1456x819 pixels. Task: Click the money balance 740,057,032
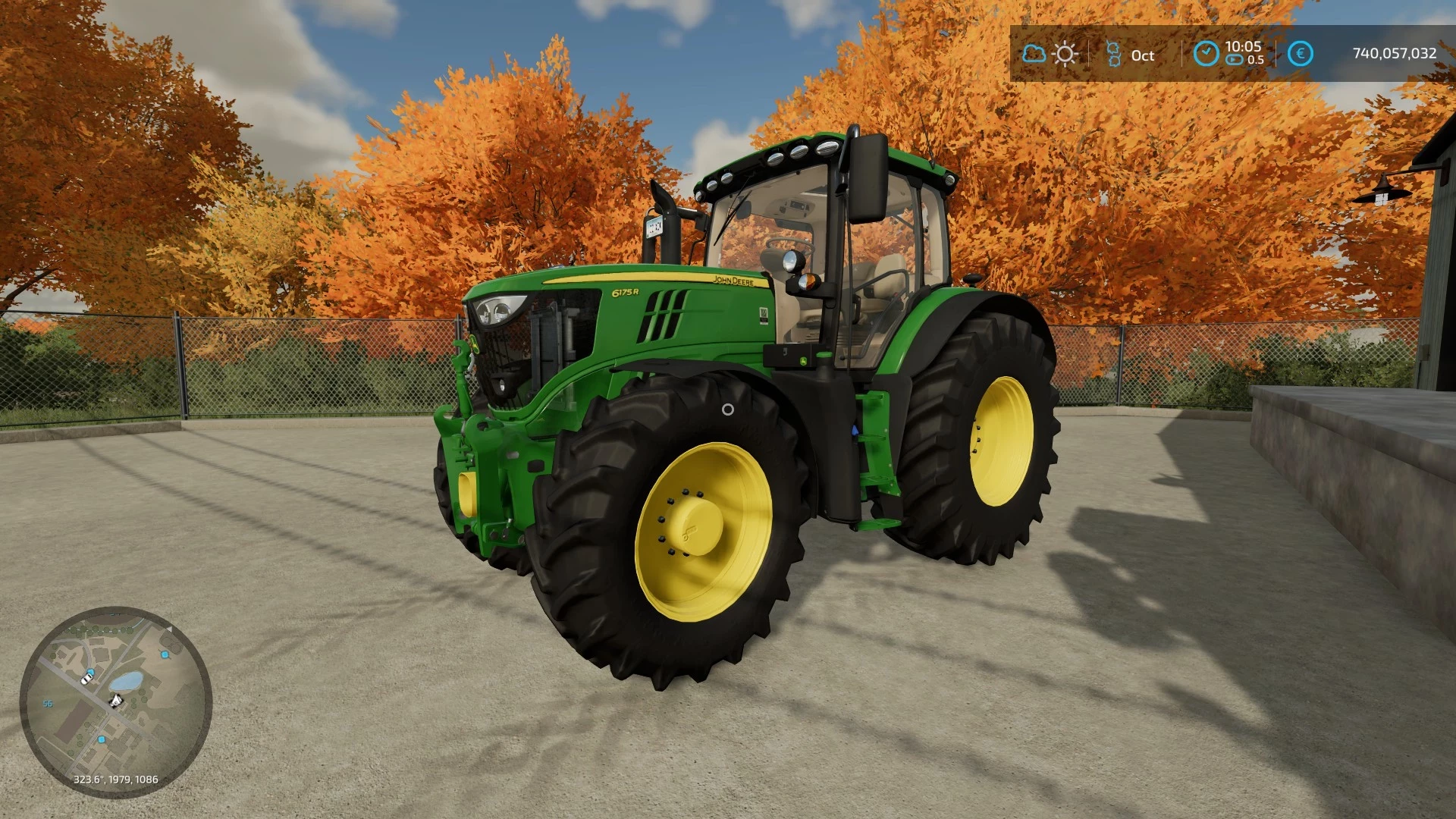point(1394,52)
